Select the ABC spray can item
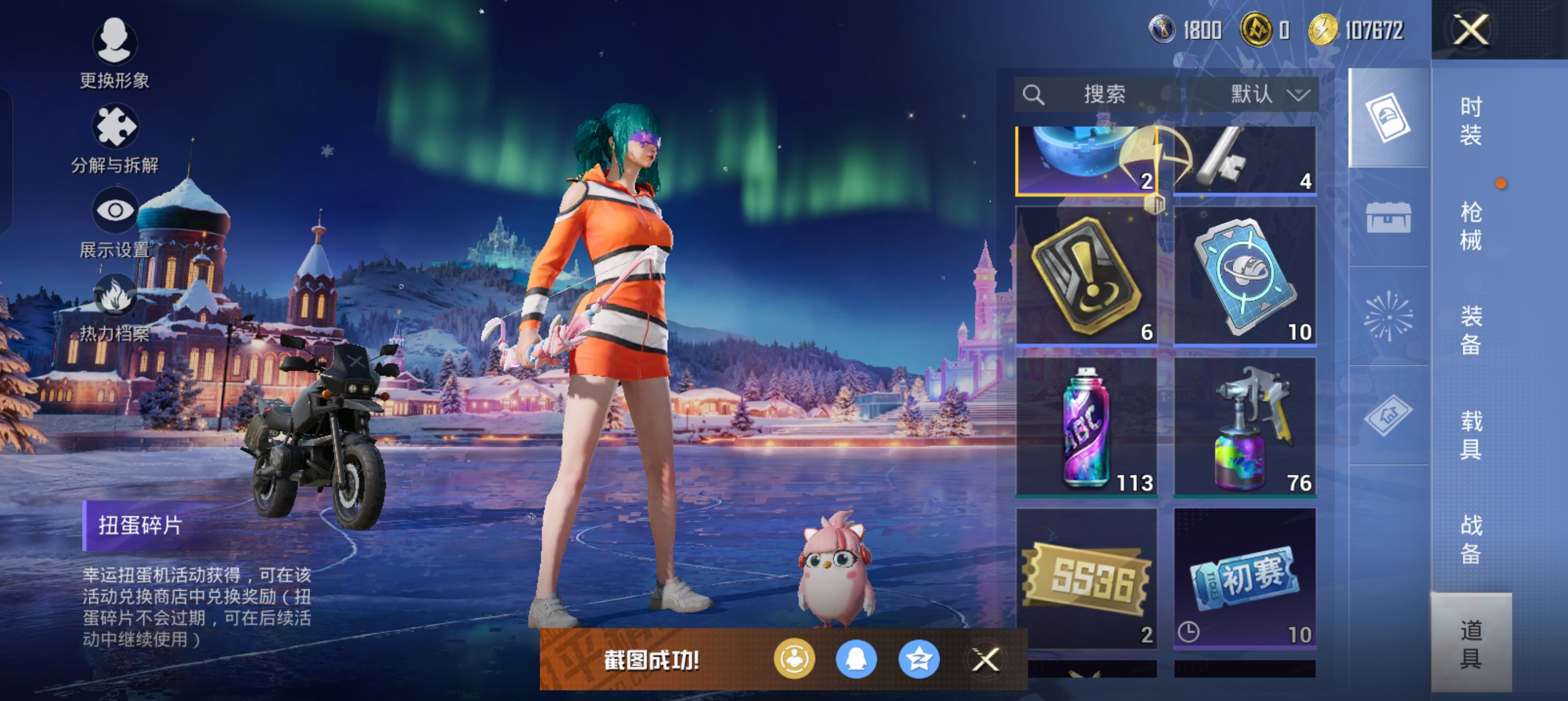The width and height of the screenshot is (1568, 701). tap(1087, 427)
